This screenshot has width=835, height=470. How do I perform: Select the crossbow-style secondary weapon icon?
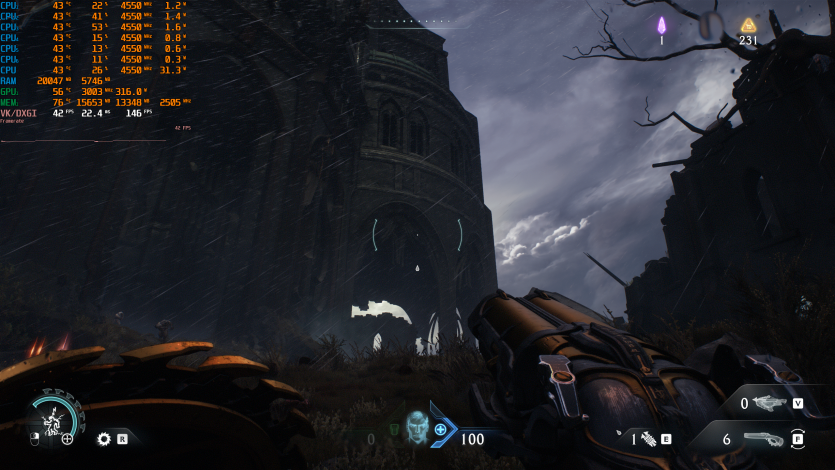[x=770, y=403]
